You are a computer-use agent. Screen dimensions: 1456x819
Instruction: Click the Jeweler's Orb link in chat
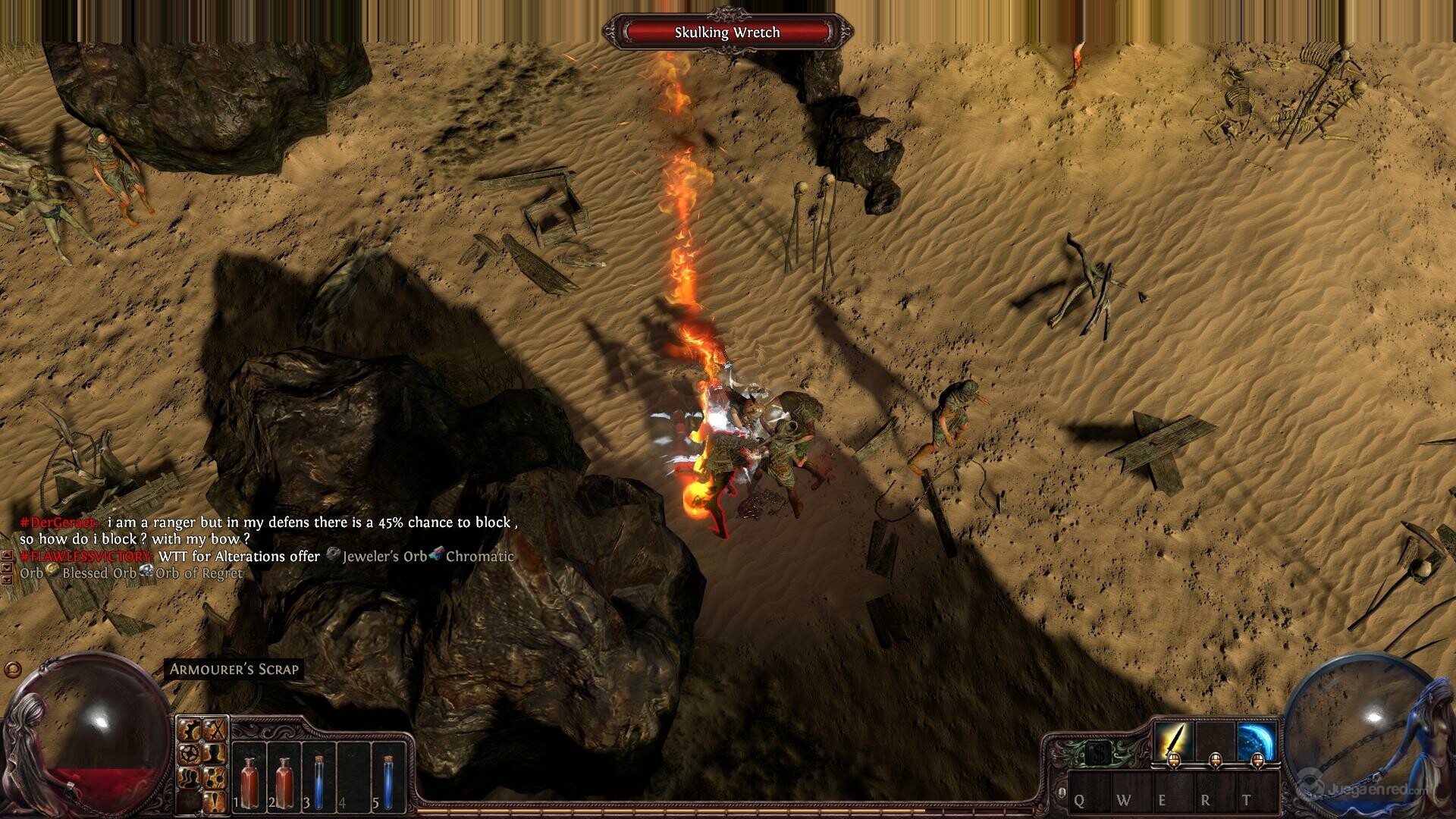point(384,557)
